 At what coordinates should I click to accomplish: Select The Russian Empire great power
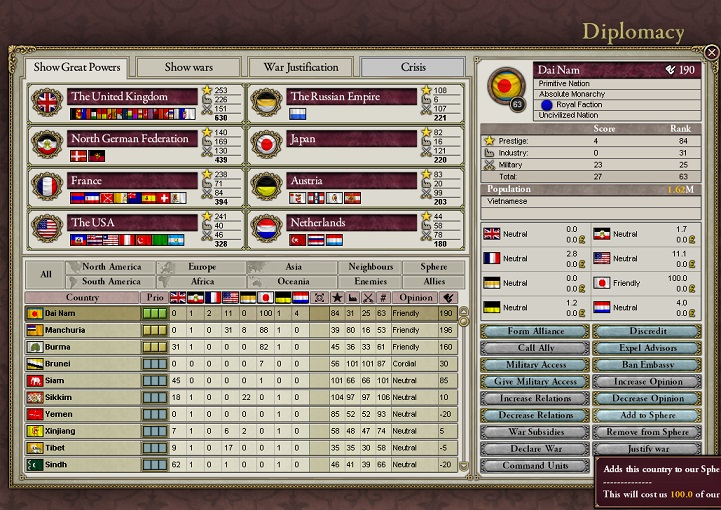point(350,98)
